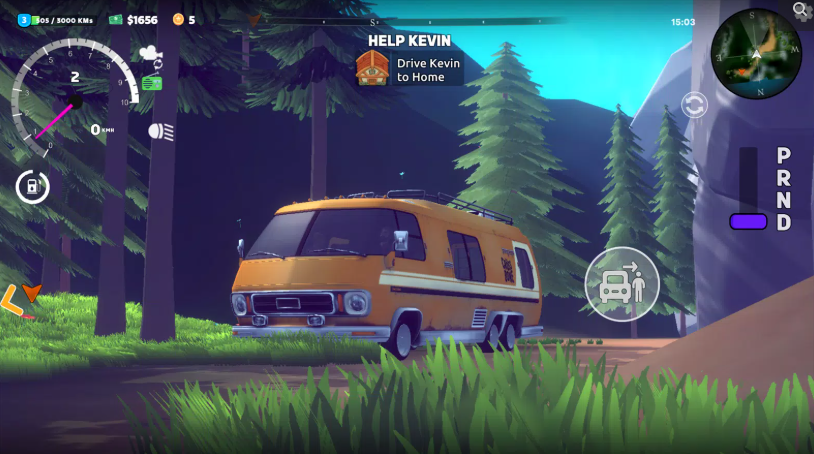Screen dimensions: 814x454
Task: Click the green cash balance icon
Action: tap(116, 19)
